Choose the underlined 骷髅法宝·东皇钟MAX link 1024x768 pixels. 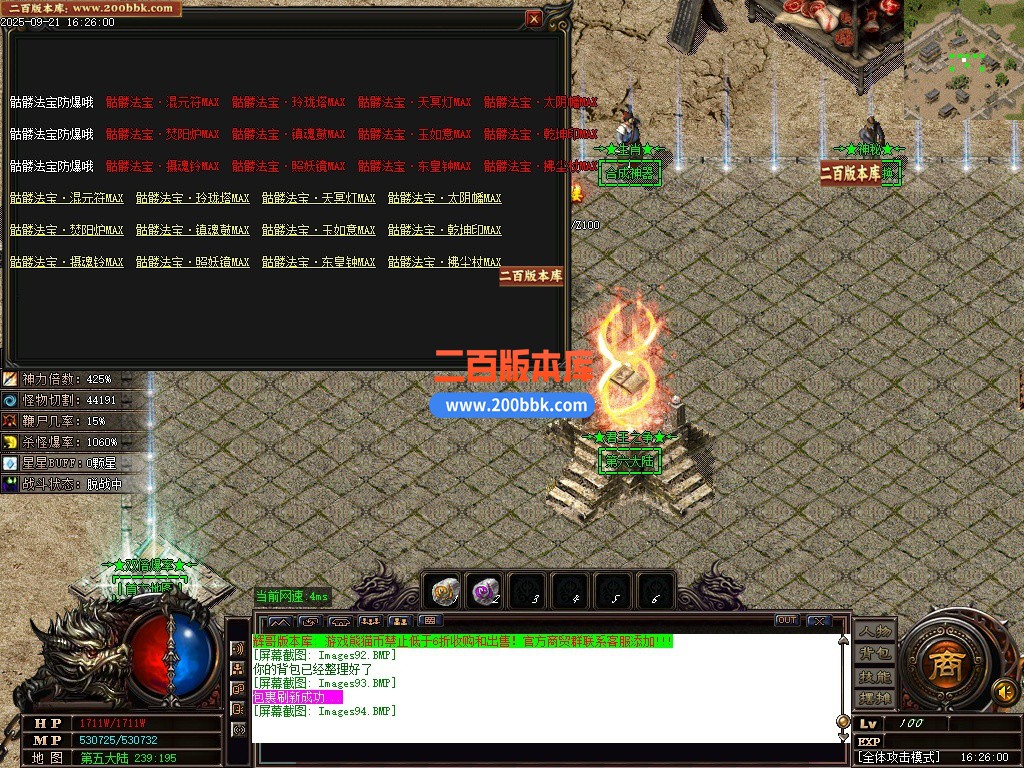tap(319, 262)
